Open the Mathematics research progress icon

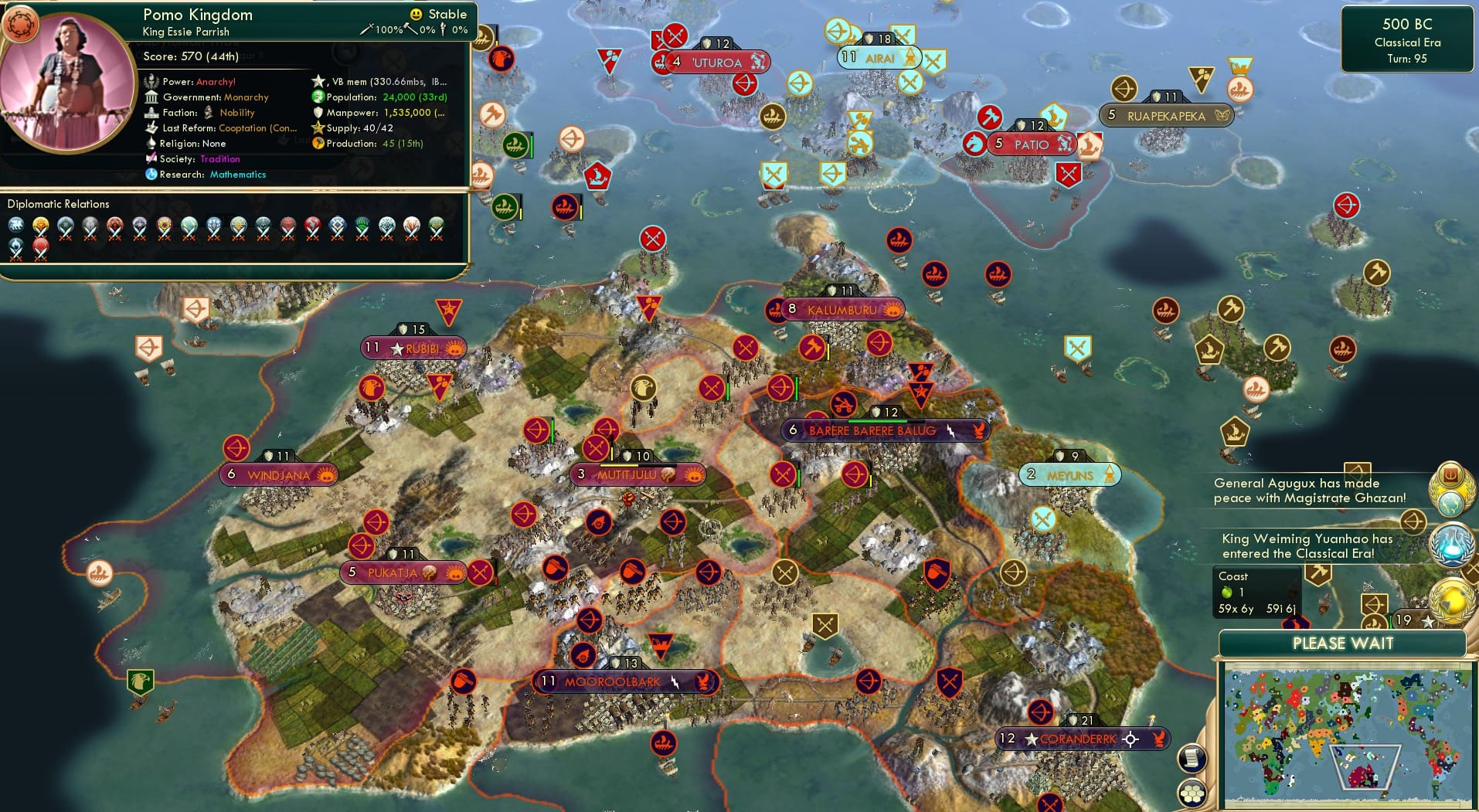click(x=151, y=175)
